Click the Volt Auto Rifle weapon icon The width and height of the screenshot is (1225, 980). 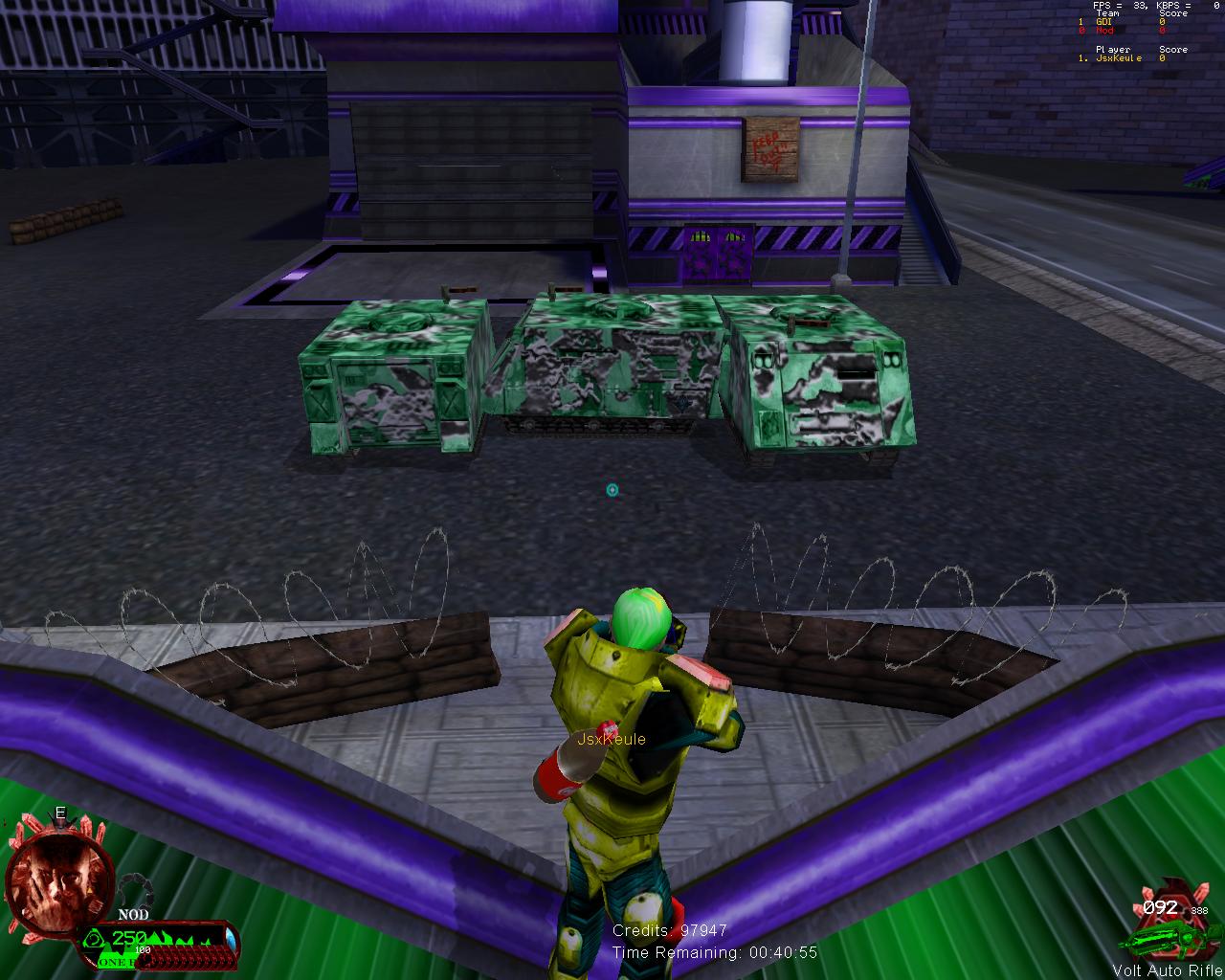(1169, 937)
